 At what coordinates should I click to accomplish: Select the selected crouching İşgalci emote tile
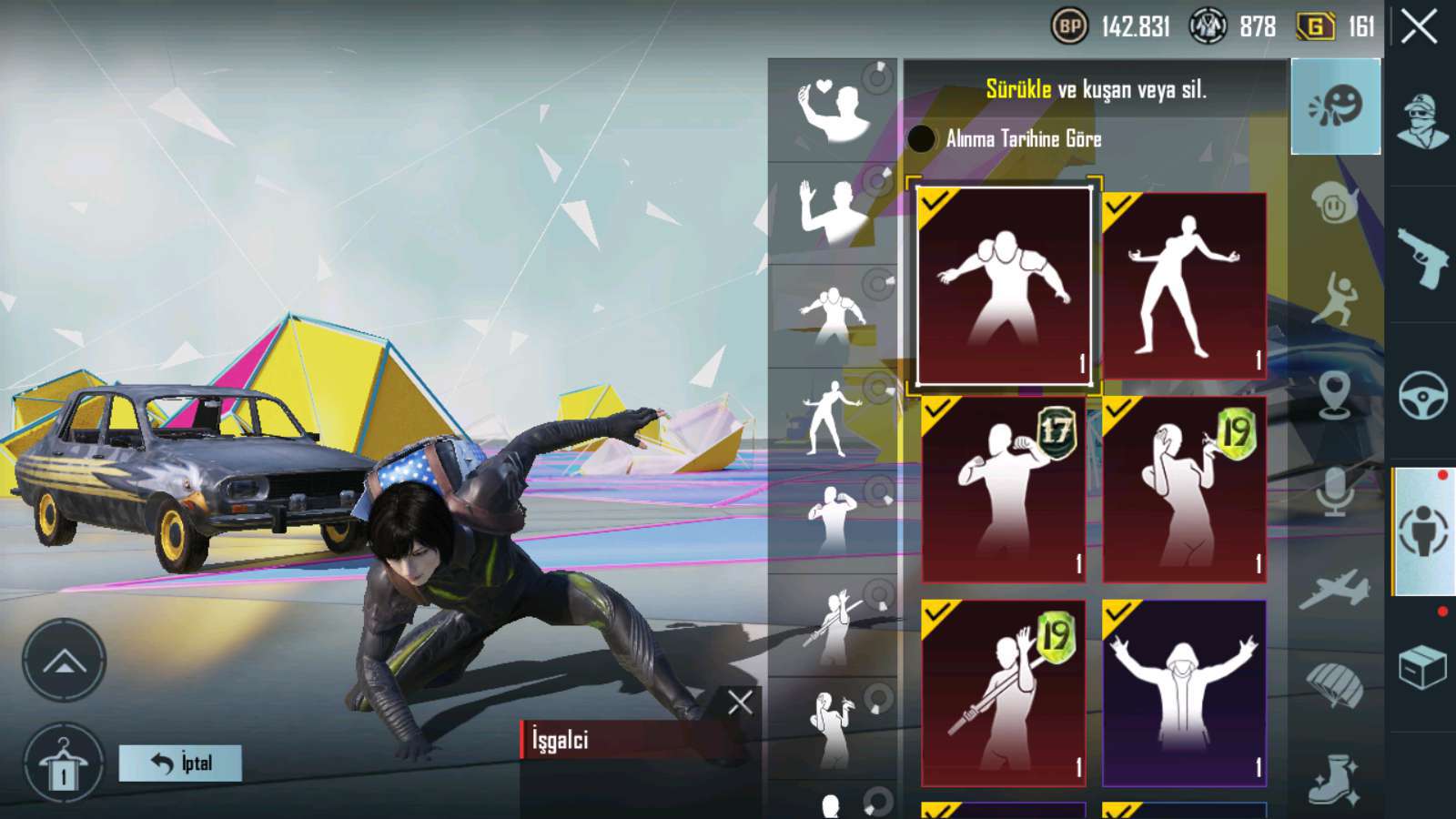1003,285
